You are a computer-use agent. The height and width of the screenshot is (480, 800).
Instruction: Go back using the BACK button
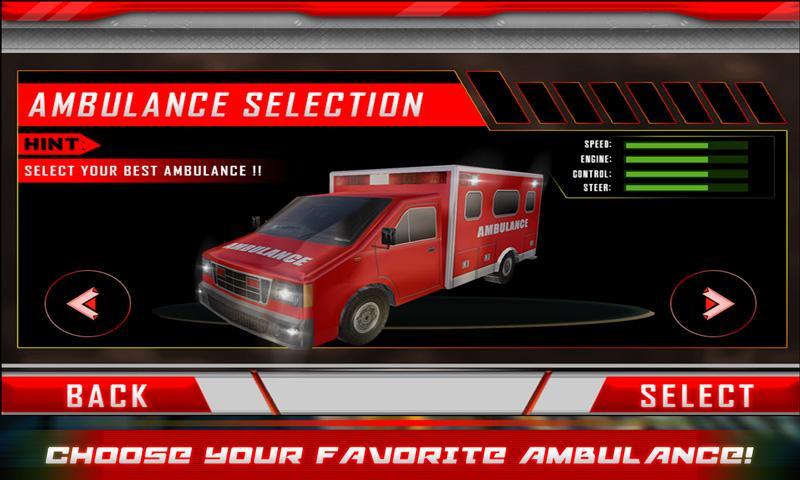(107, 395)
